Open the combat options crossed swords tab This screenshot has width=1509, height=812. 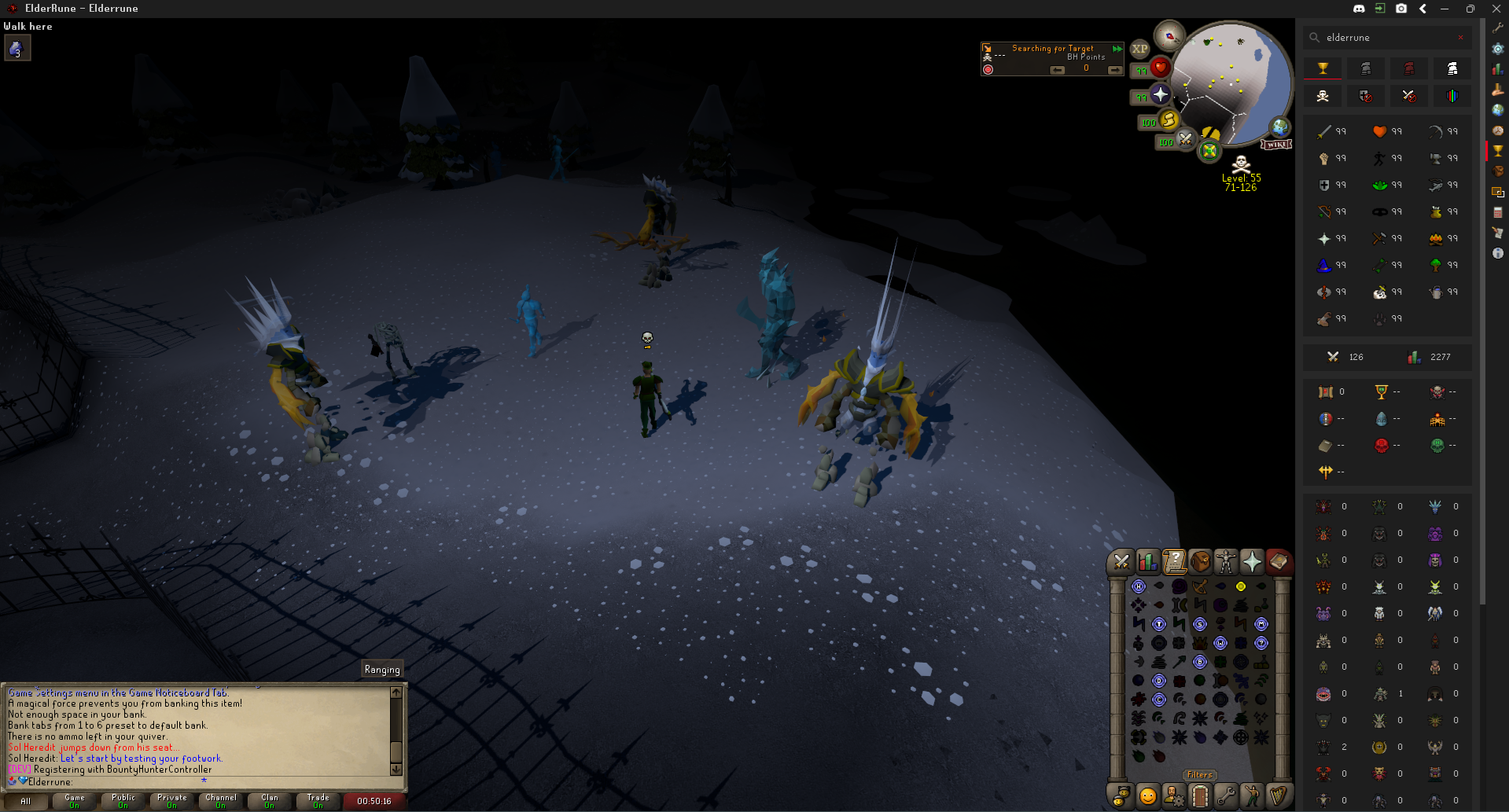point(1121,561)
